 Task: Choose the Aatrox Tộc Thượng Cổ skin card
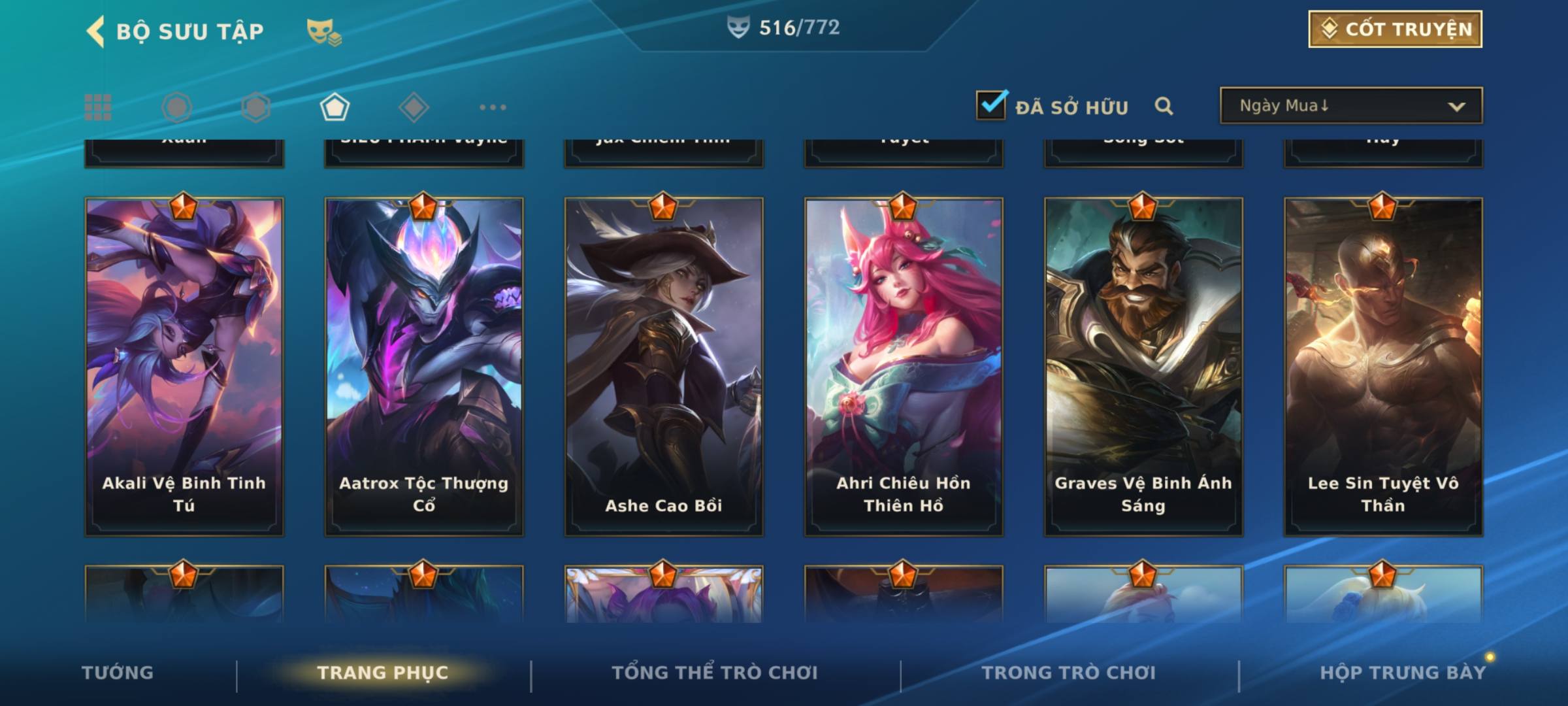click(424, 366)
